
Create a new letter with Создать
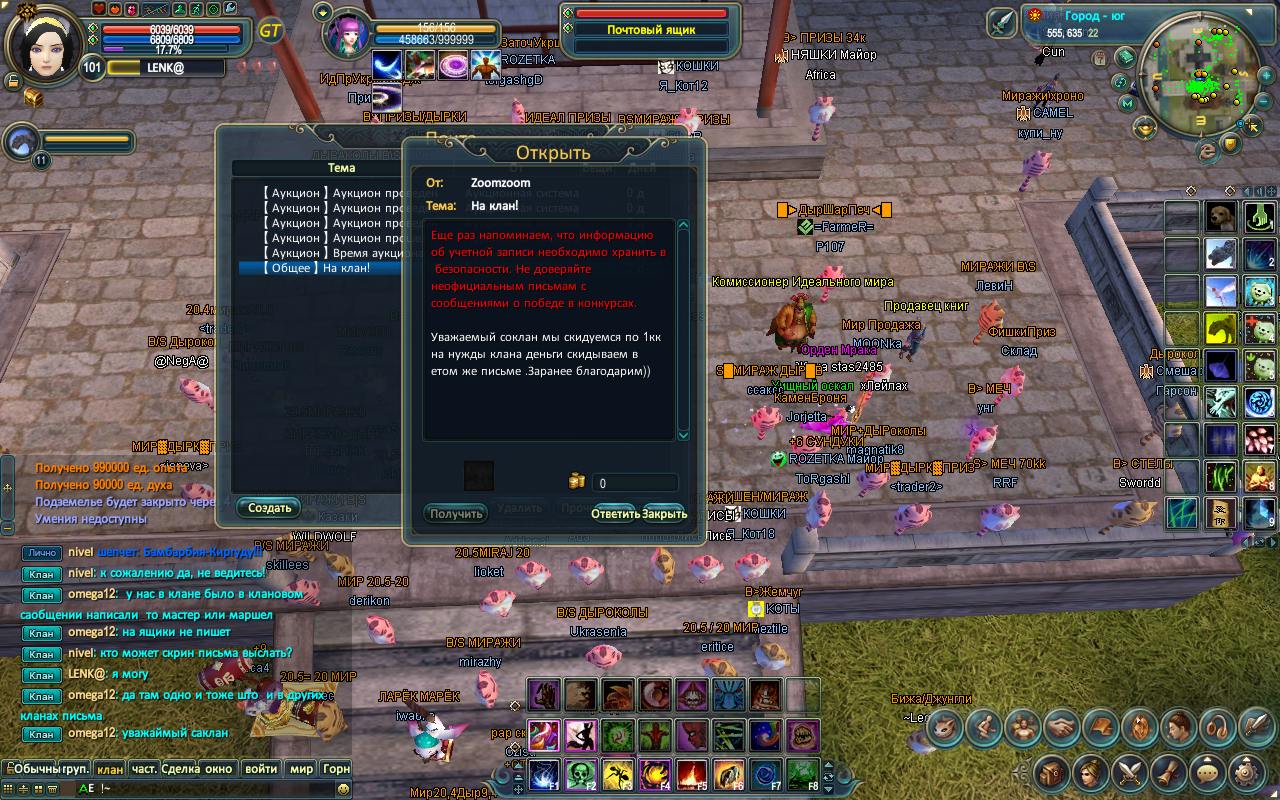pos(269,508)
